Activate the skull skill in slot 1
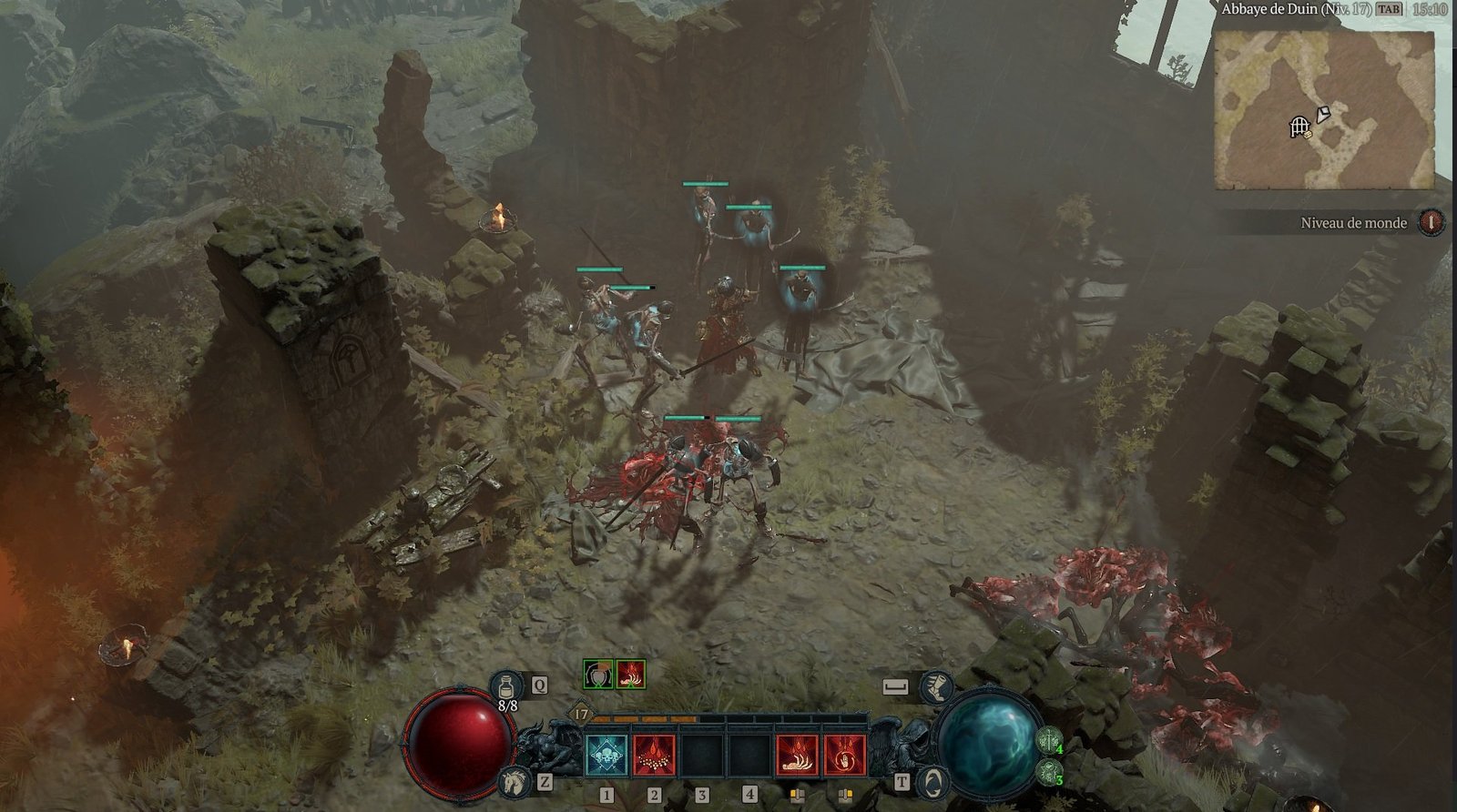1457x812 pixels. coord(606,755)
